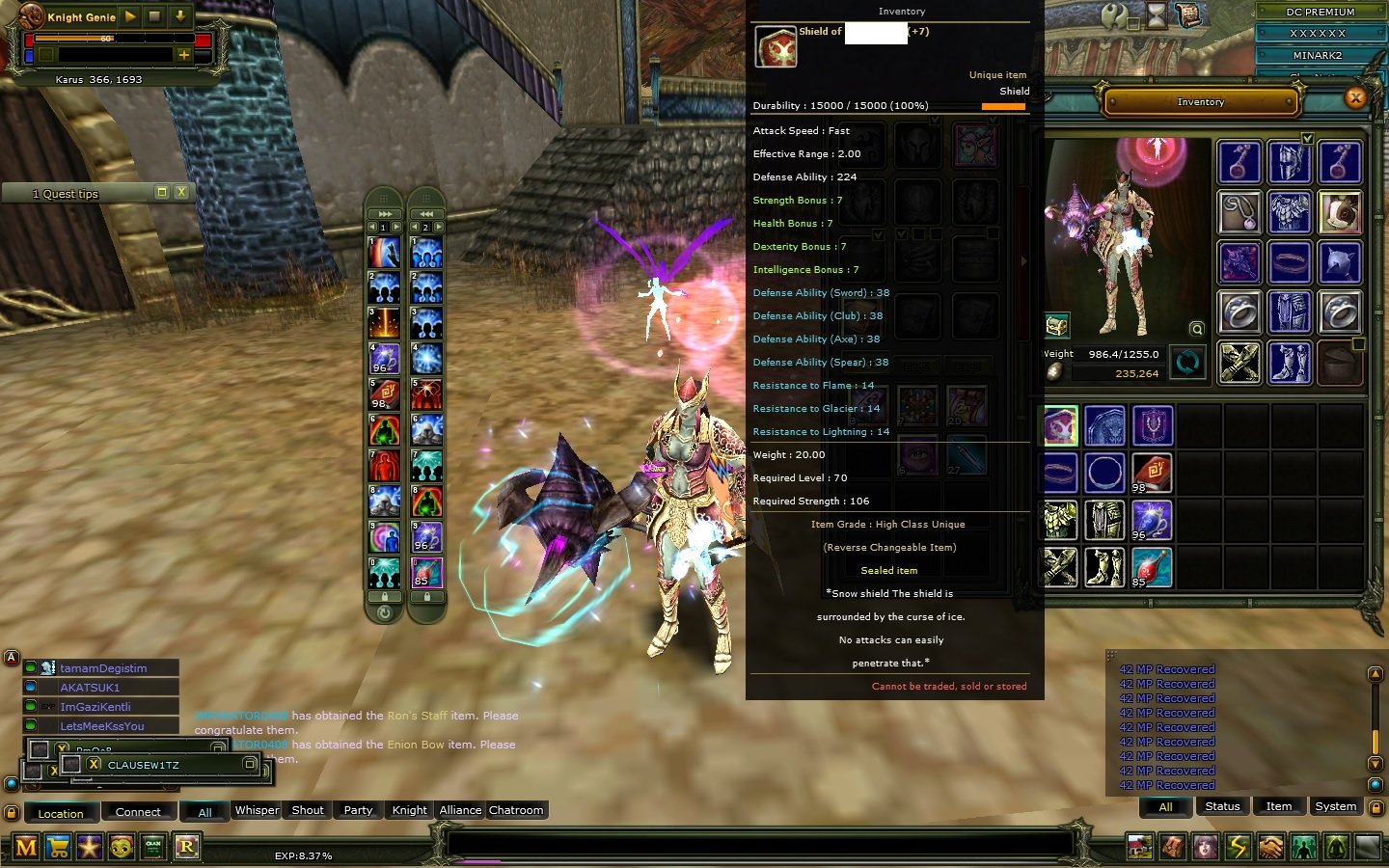This screenshot has height=868, width=1389.
Task: Switch chat to the Whisper tab
Action: point(257,810)
